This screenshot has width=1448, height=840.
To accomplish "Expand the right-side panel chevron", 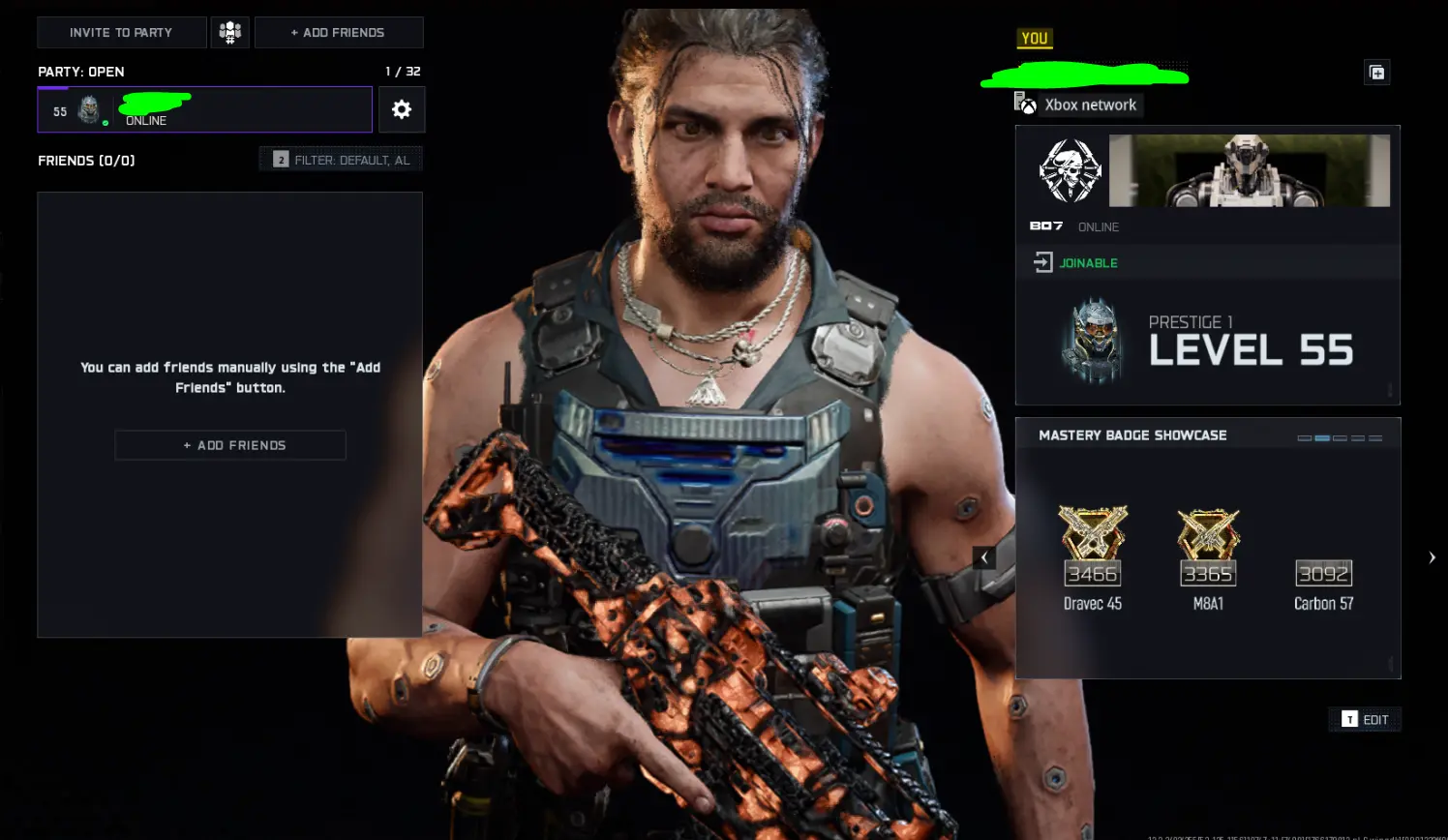I will coord(1432,556).
